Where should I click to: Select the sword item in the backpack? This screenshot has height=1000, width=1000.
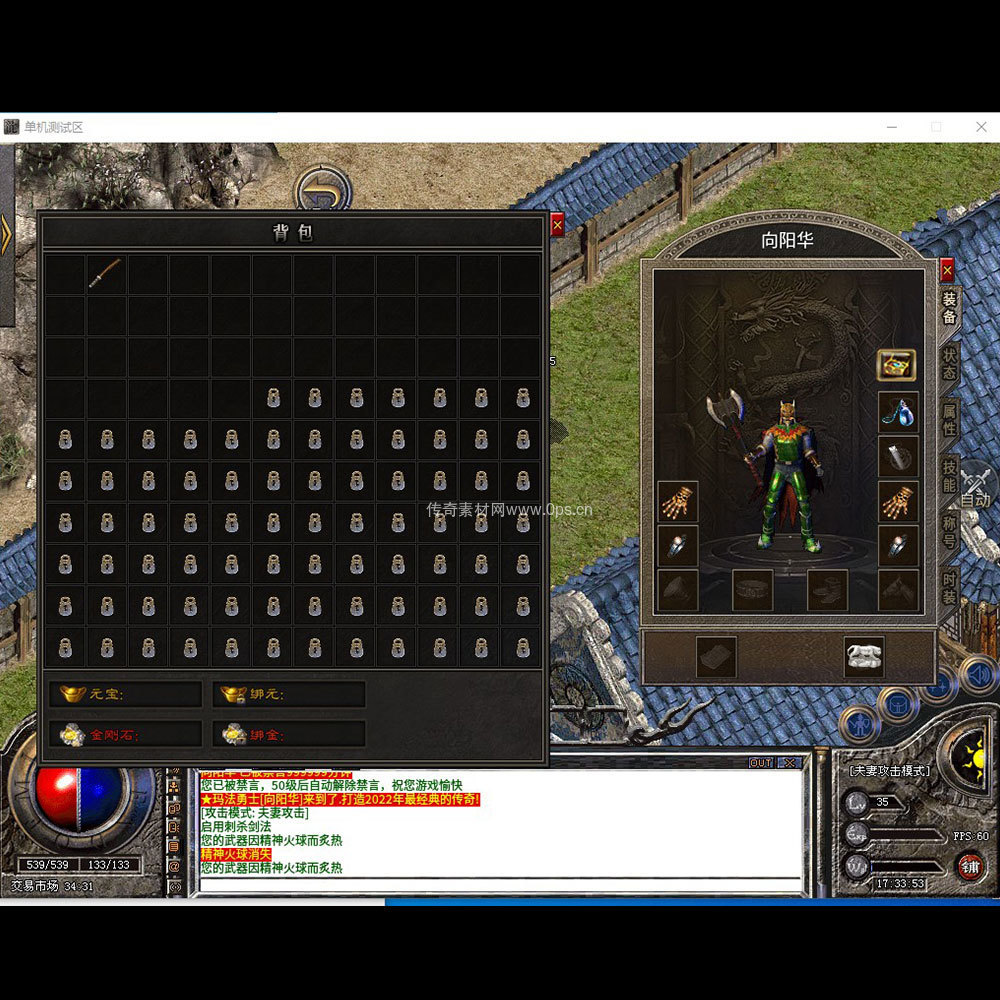(105, 274)
